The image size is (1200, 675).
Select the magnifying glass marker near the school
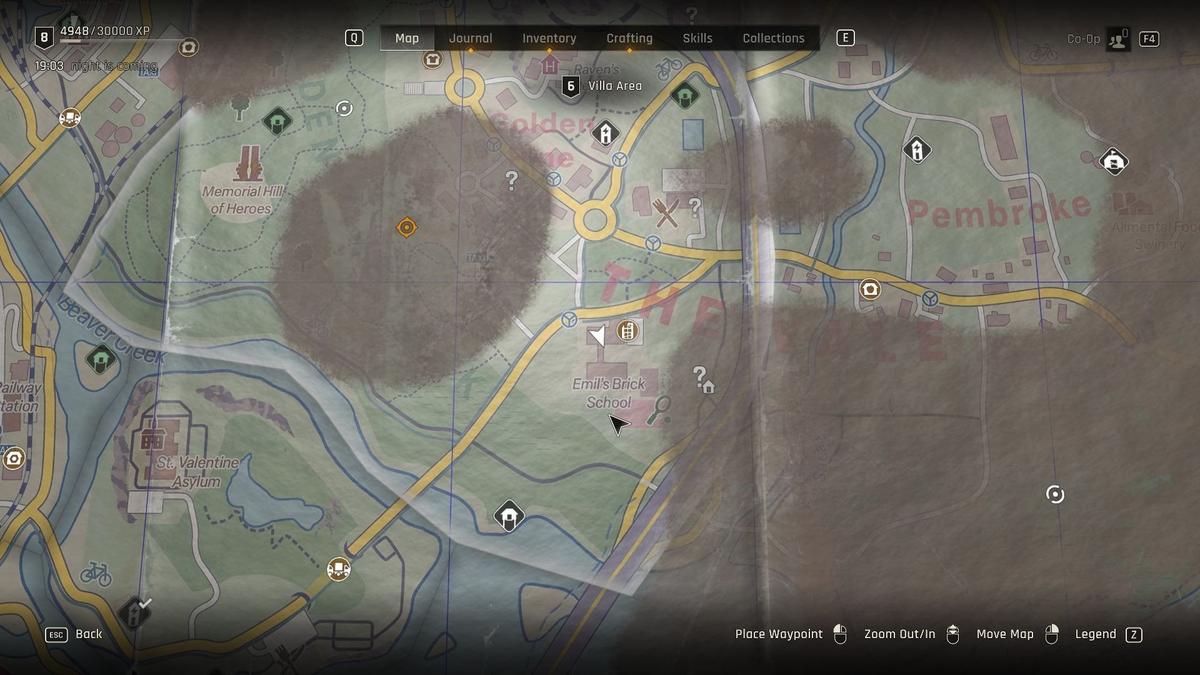coord(658,410)
